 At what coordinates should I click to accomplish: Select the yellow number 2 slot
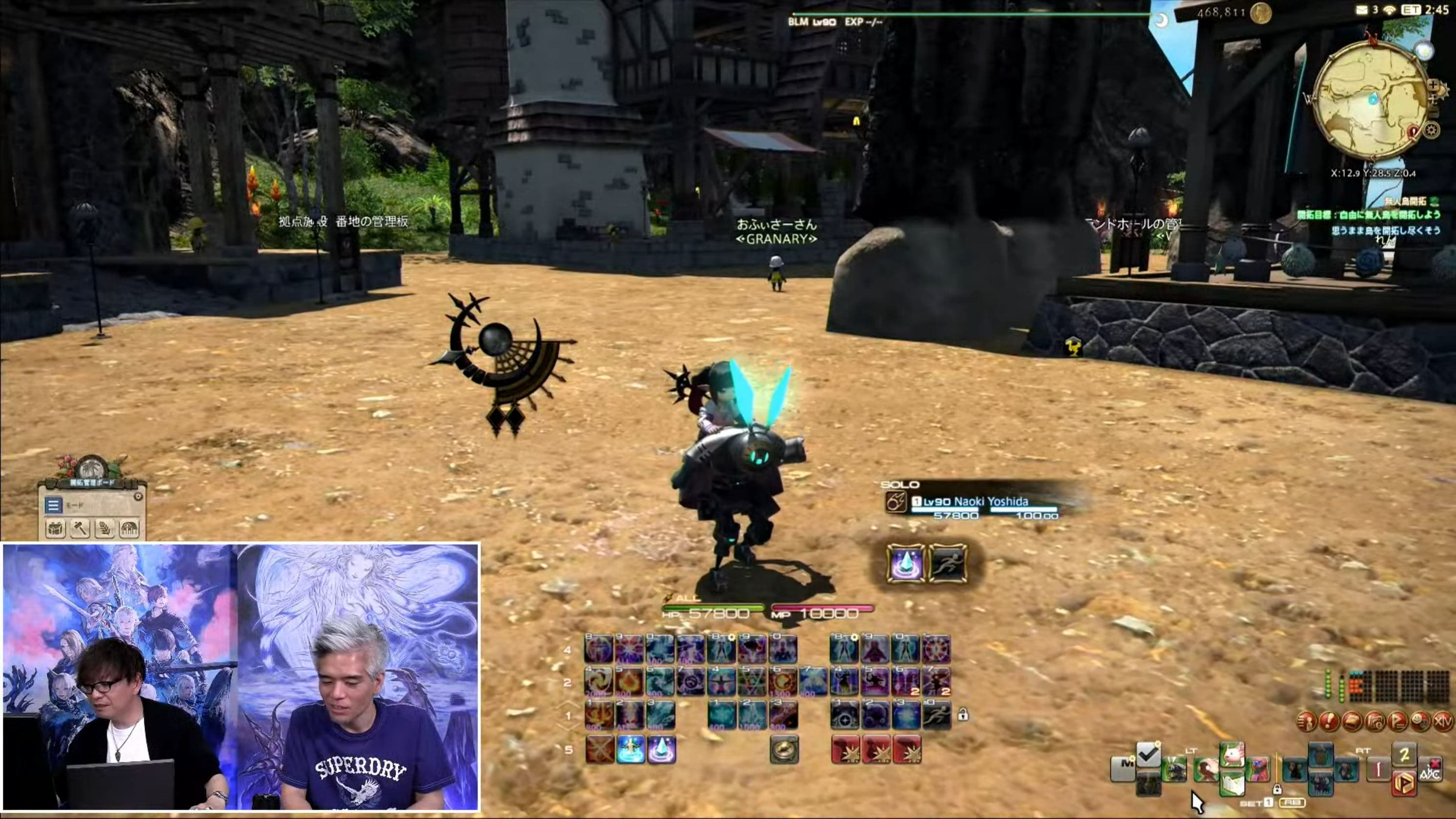[1404, 754]
